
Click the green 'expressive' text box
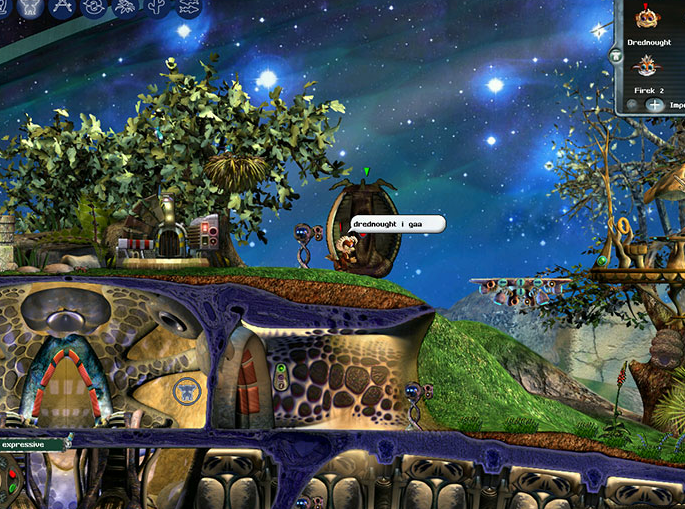click(32, 444)
